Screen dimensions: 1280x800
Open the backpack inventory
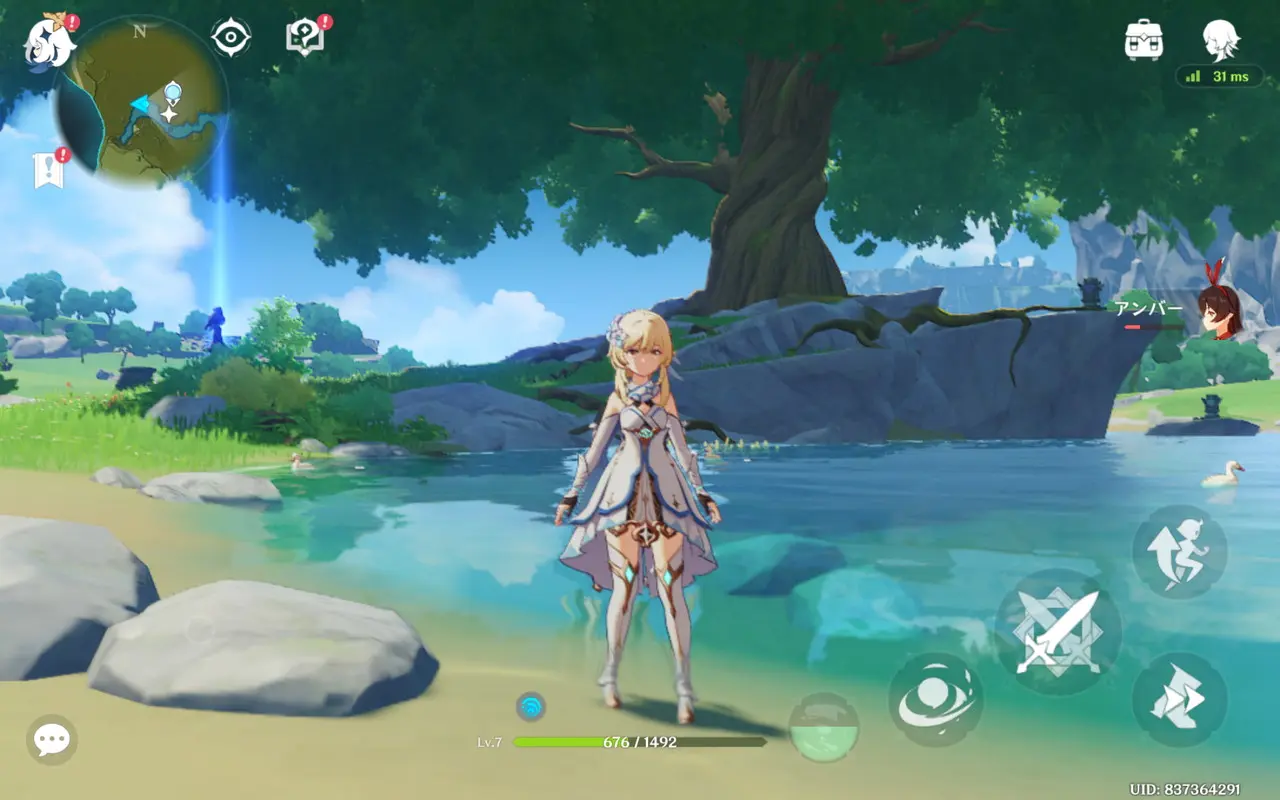click(1143, 40)
